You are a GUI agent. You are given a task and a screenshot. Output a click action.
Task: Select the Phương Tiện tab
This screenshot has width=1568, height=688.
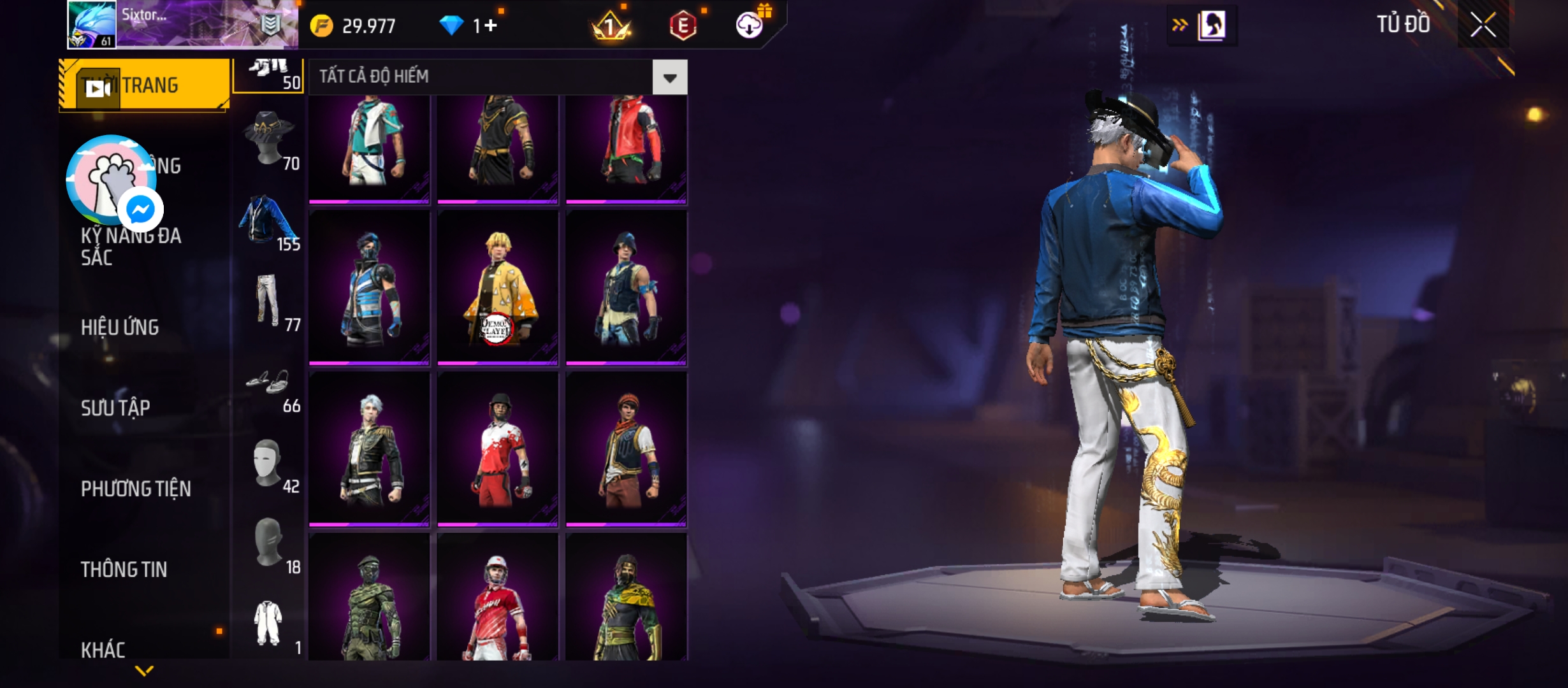click(136, 489)
